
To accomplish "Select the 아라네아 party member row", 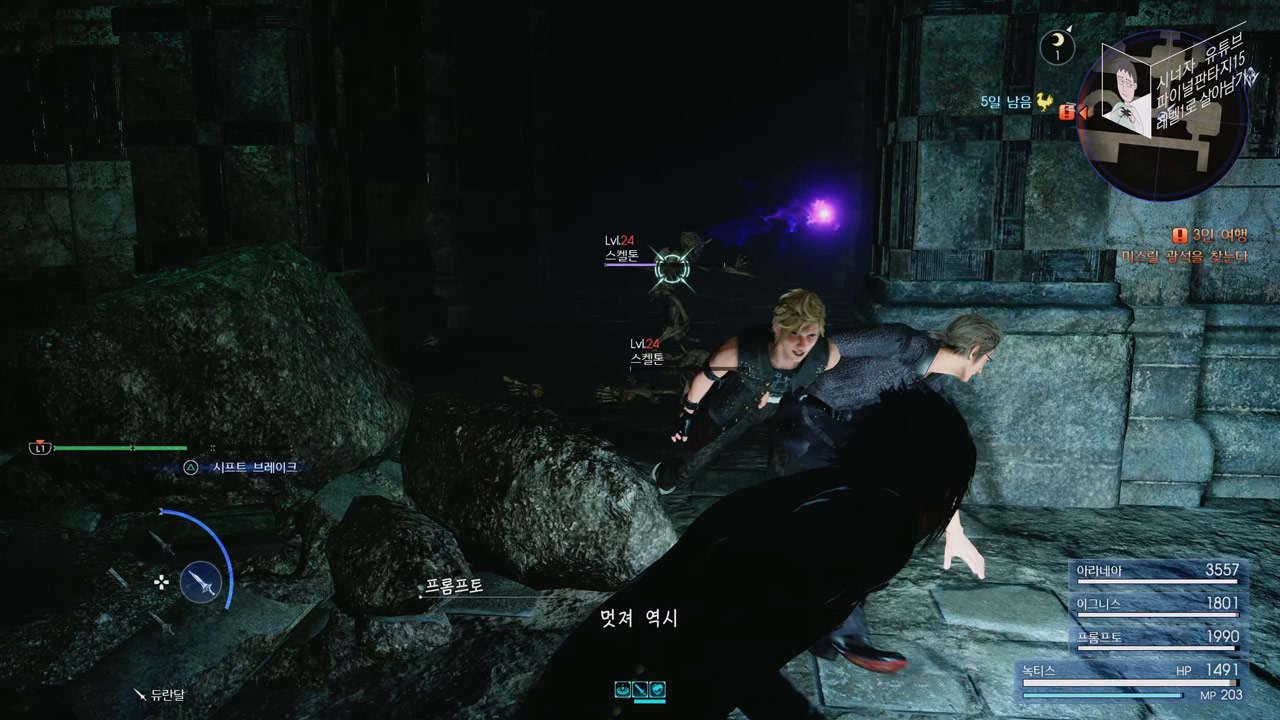I will coord(1157,572).
